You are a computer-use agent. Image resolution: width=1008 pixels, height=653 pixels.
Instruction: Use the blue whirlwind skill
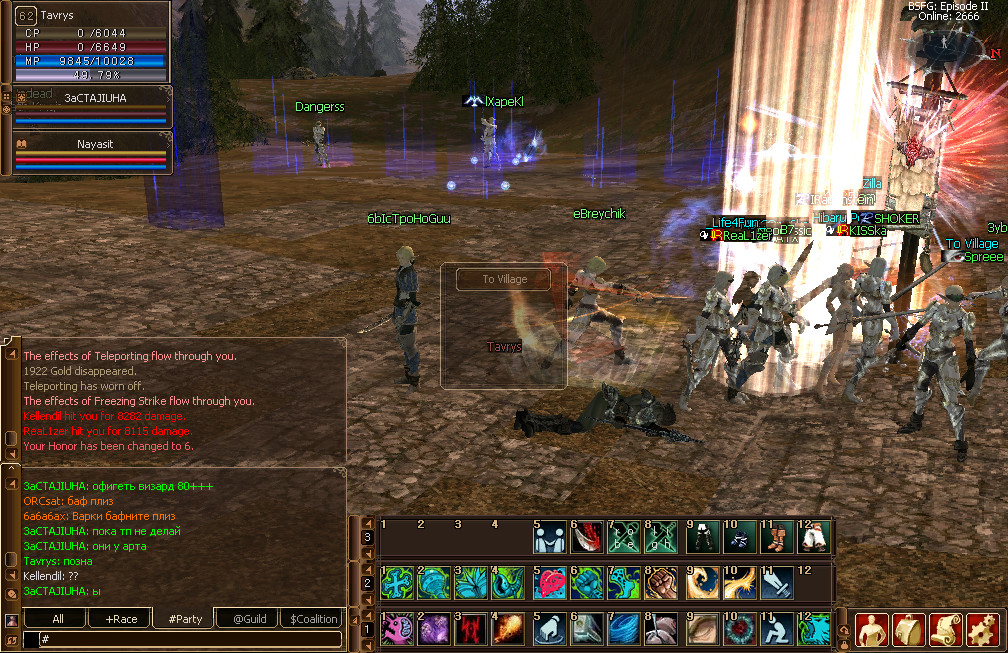pos(625,629)
